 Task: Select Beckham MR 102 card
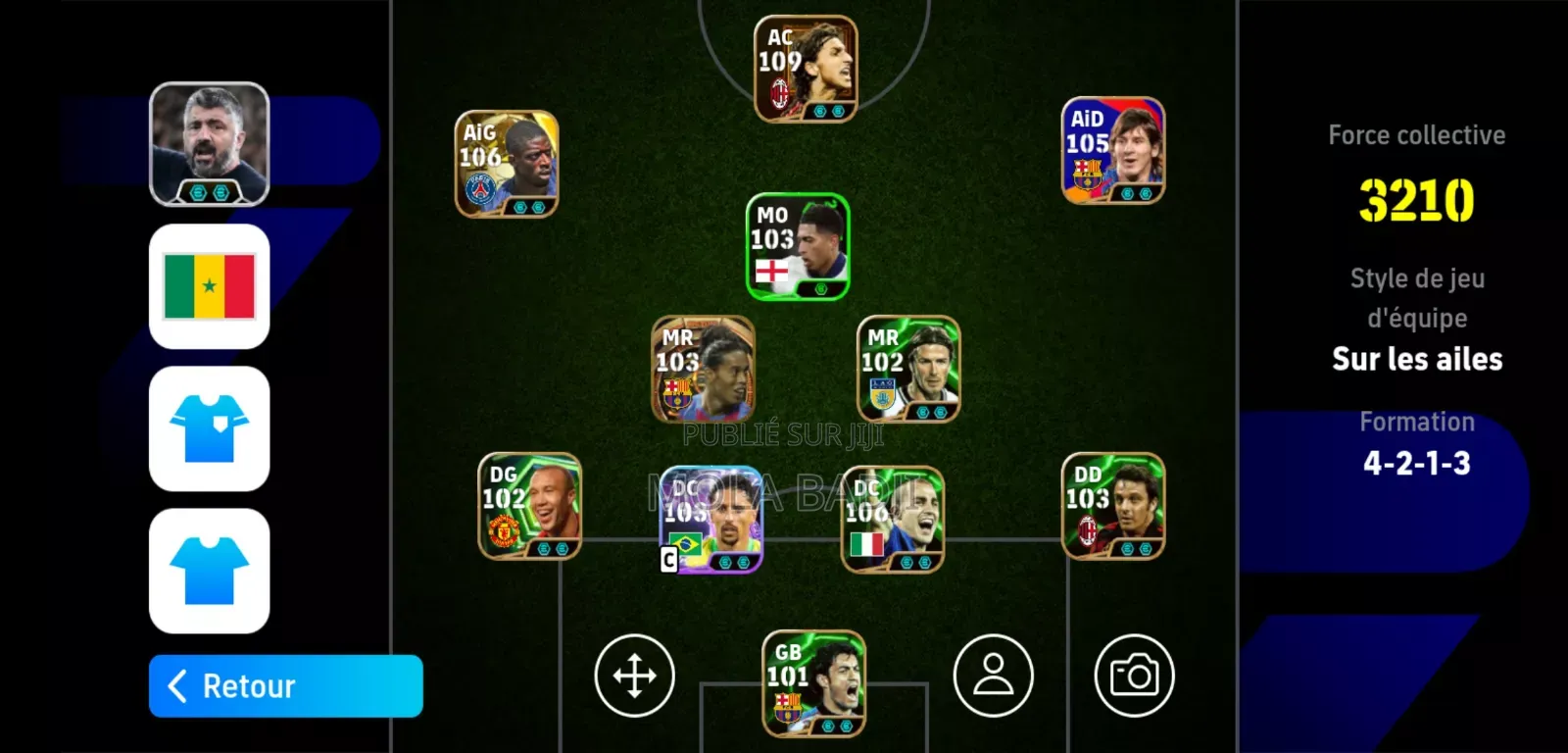[x=906, y=368]
